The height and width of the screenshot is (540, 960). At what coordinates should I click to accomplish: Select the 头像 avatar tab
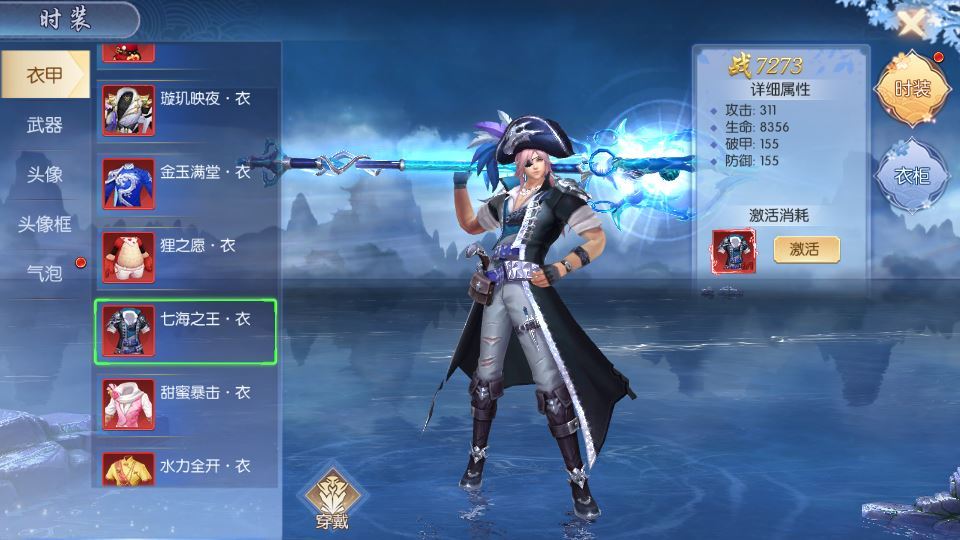(44, 174)
